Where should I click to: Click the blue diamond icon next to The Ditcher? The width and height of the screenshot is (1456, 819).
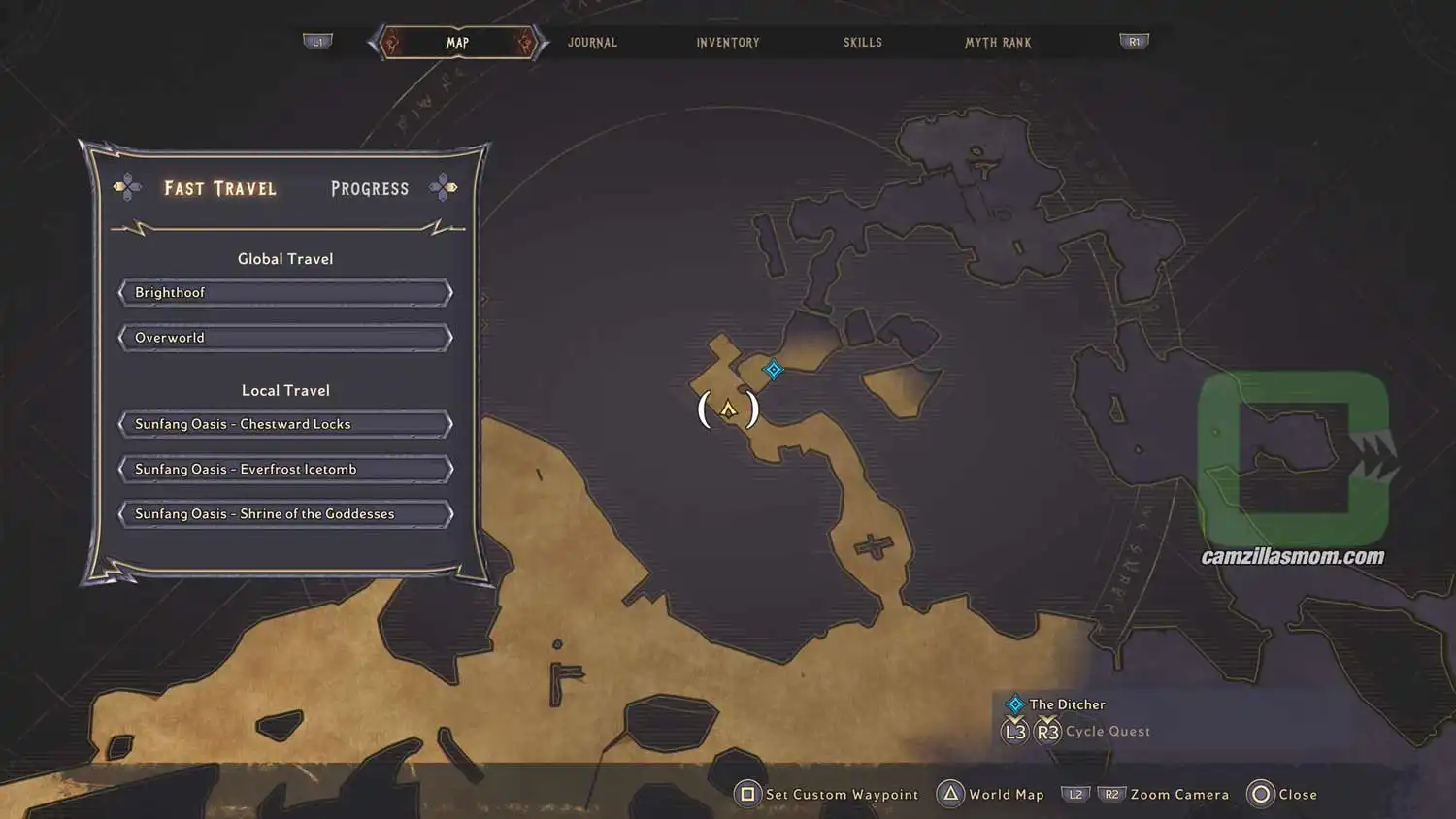[x=1015, y=704]
